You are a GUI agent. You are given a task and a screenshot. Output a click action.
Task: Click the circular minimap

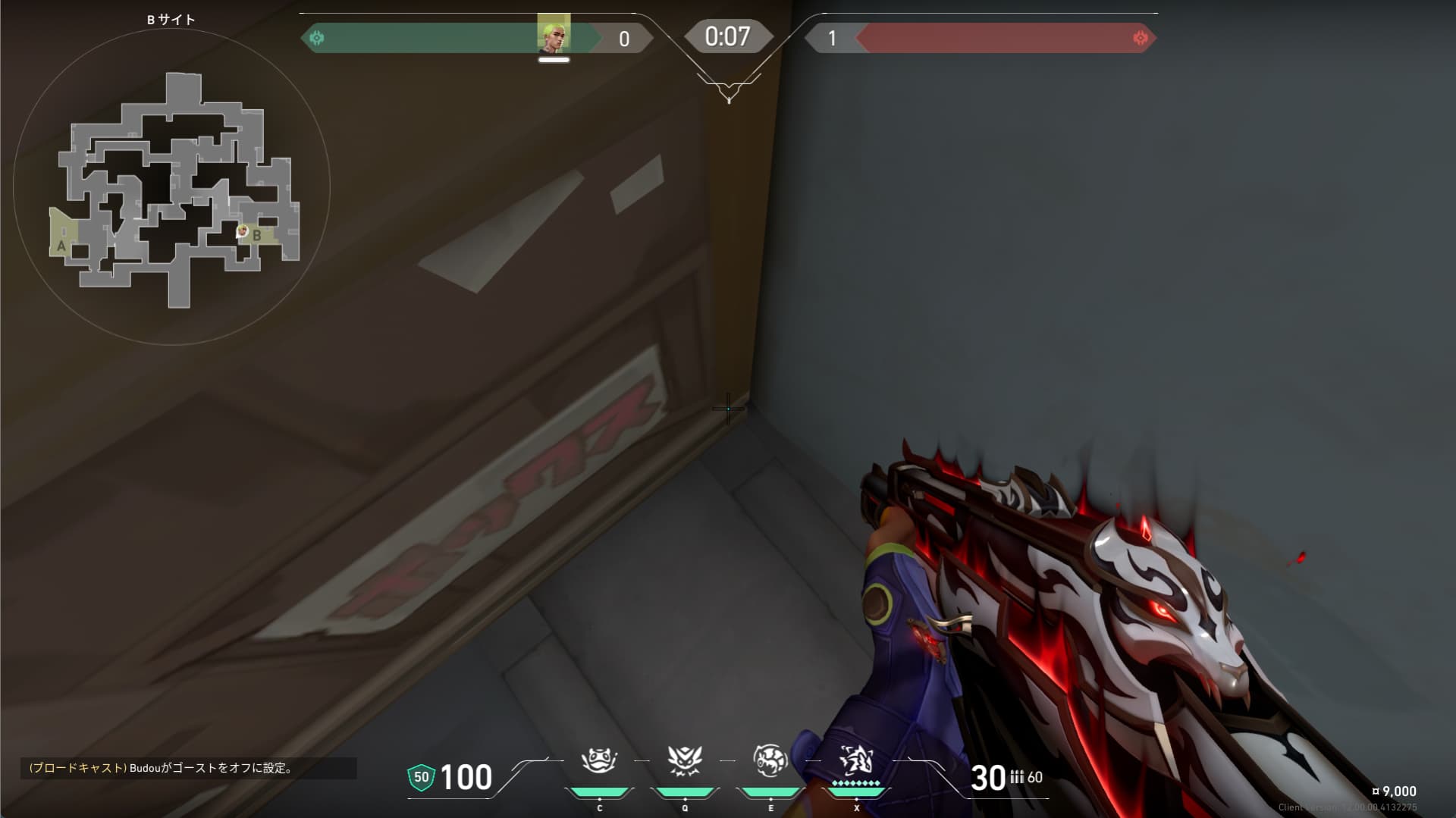[x=171, y=186]
